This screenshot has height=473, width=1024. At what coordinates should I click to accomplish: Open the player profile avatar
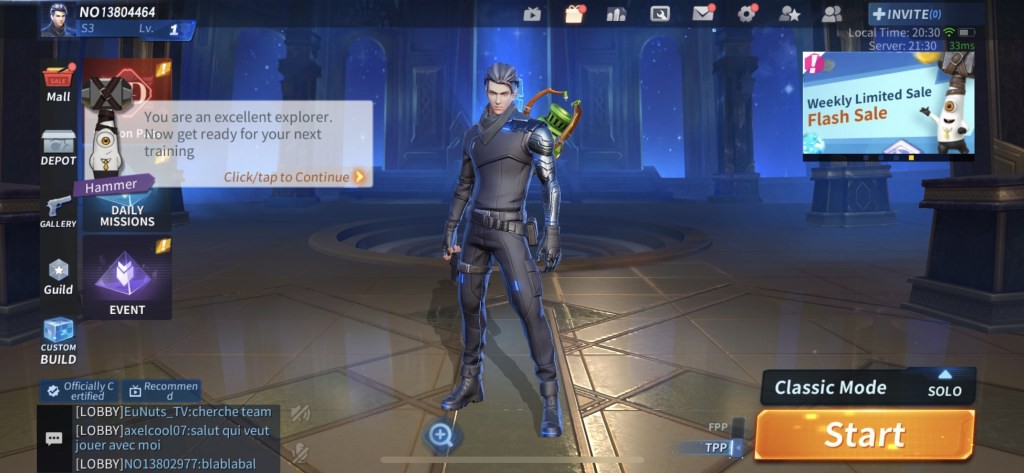[x=58, y=18]
